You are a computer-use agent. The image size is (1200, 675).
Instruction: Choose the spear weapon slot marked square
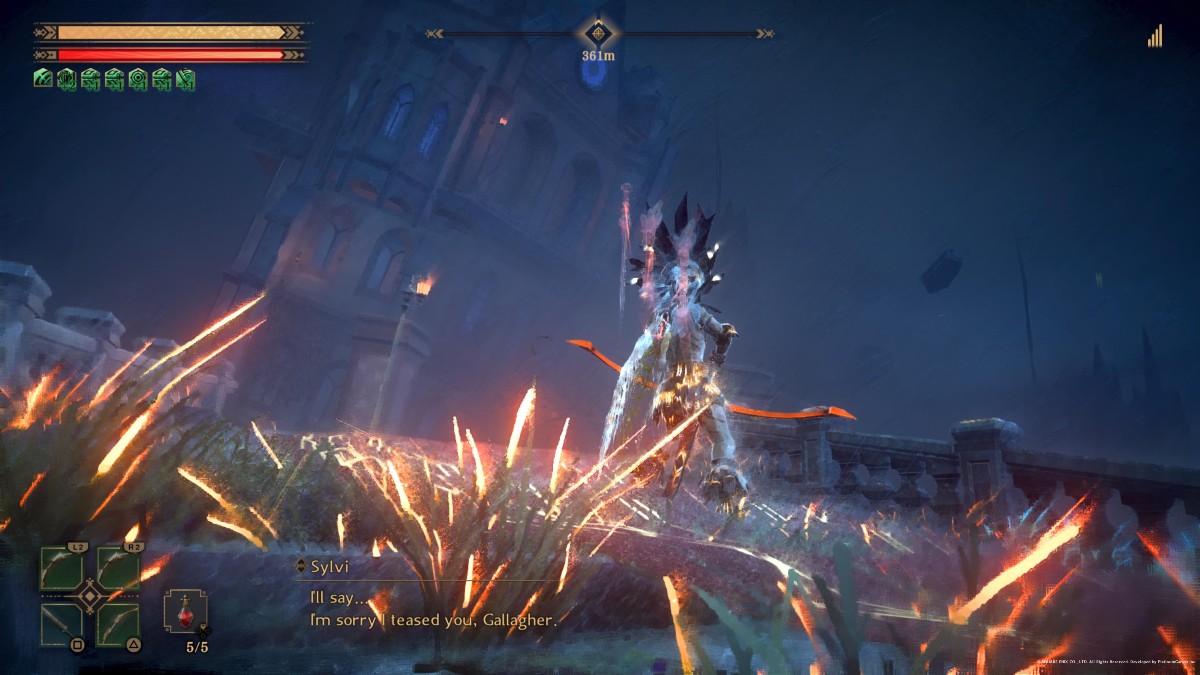(61, 624)
